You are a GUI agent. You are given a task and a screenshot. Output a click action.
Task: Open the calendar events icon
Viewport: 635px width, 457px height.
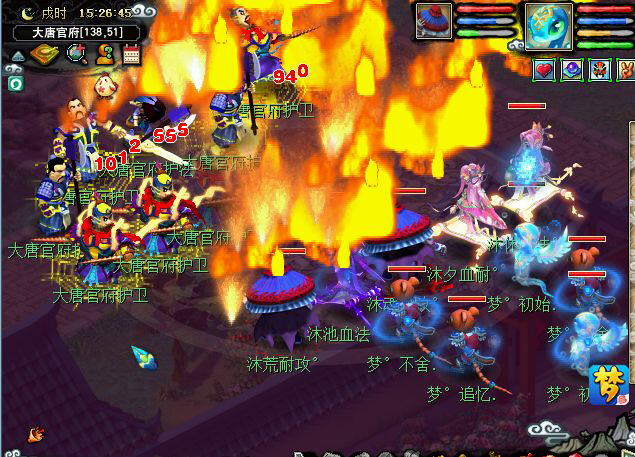(x=131, y=54)
